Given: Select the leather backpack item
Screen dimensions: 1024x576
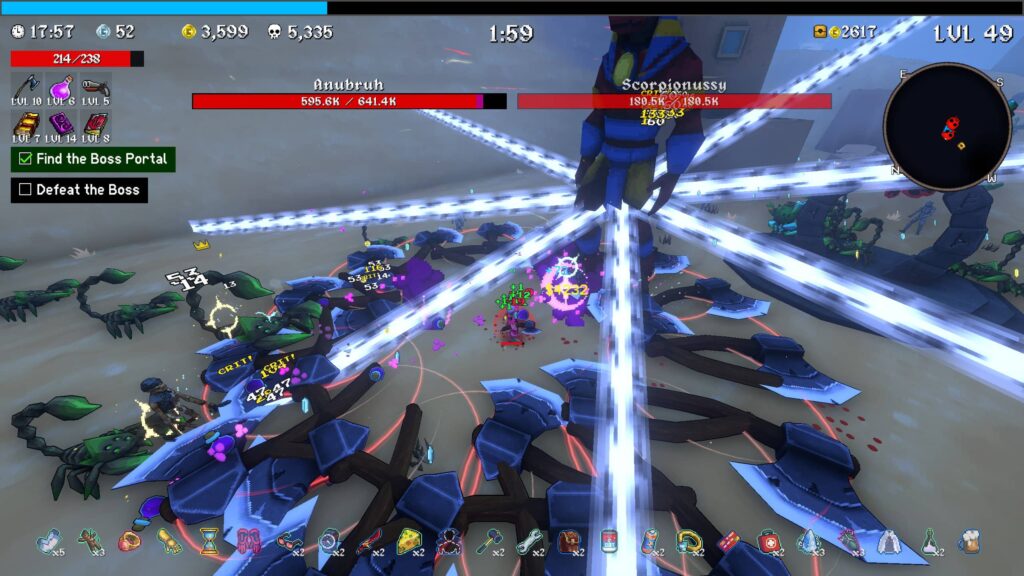Looking at the screenshot, I should 568,541.
